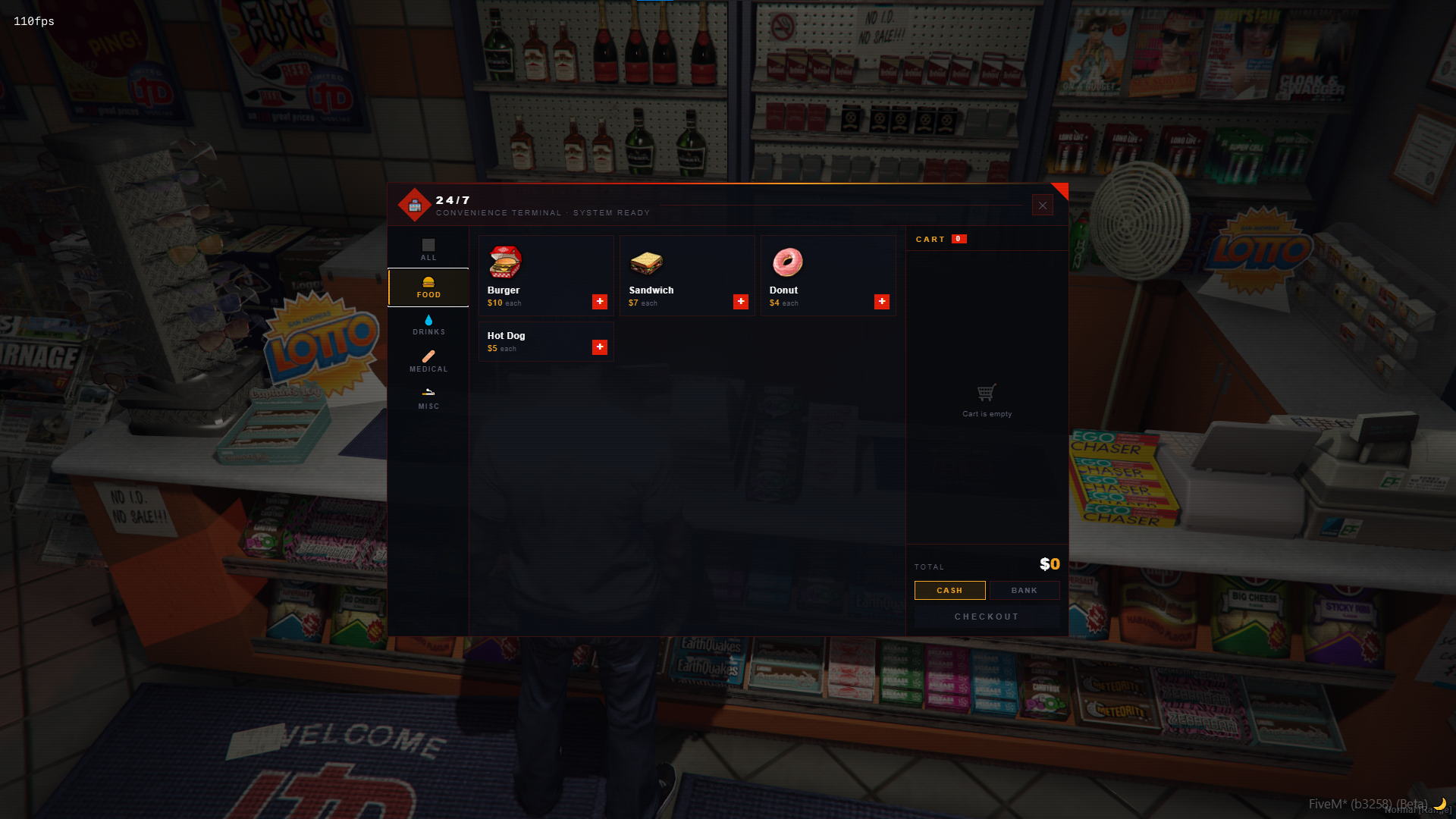
Task: Select CASH as payment method
Action: pyautogui.click(x=949, y=590)
